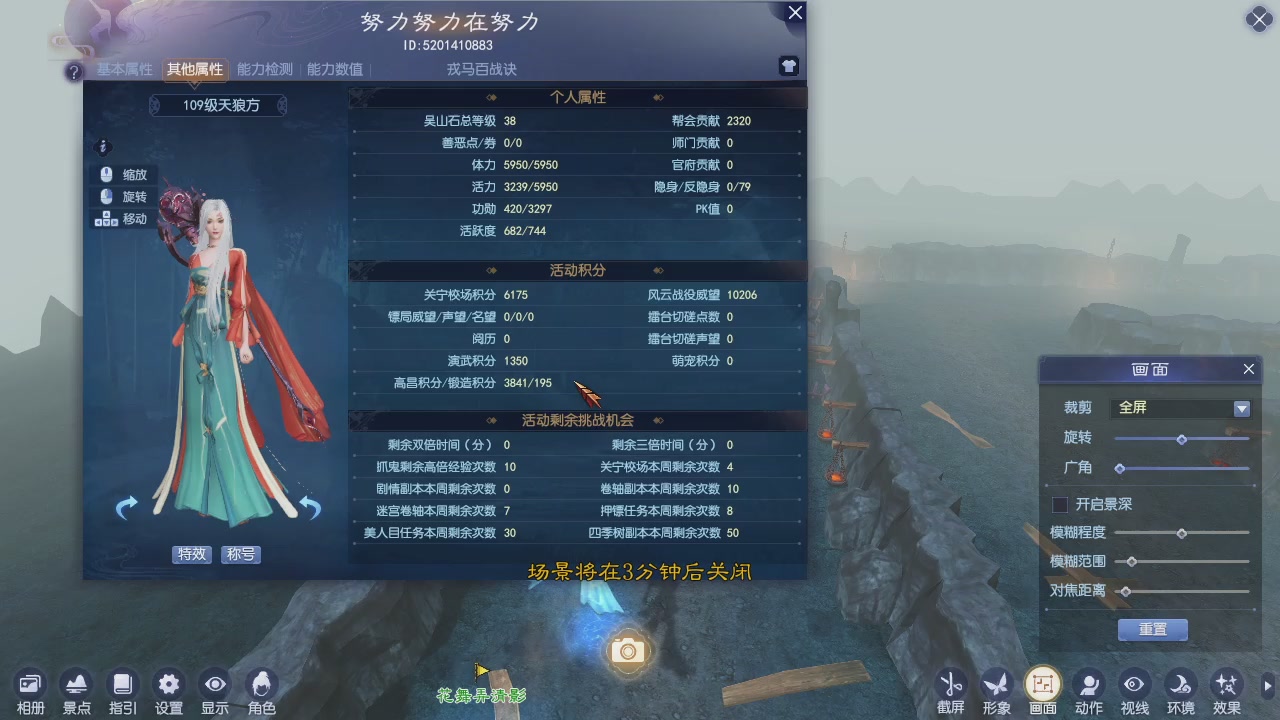The image size is (1280, 720).
Task: Click the center camera shutter icon
Action: pyautogui.click(x=627, y=650)
